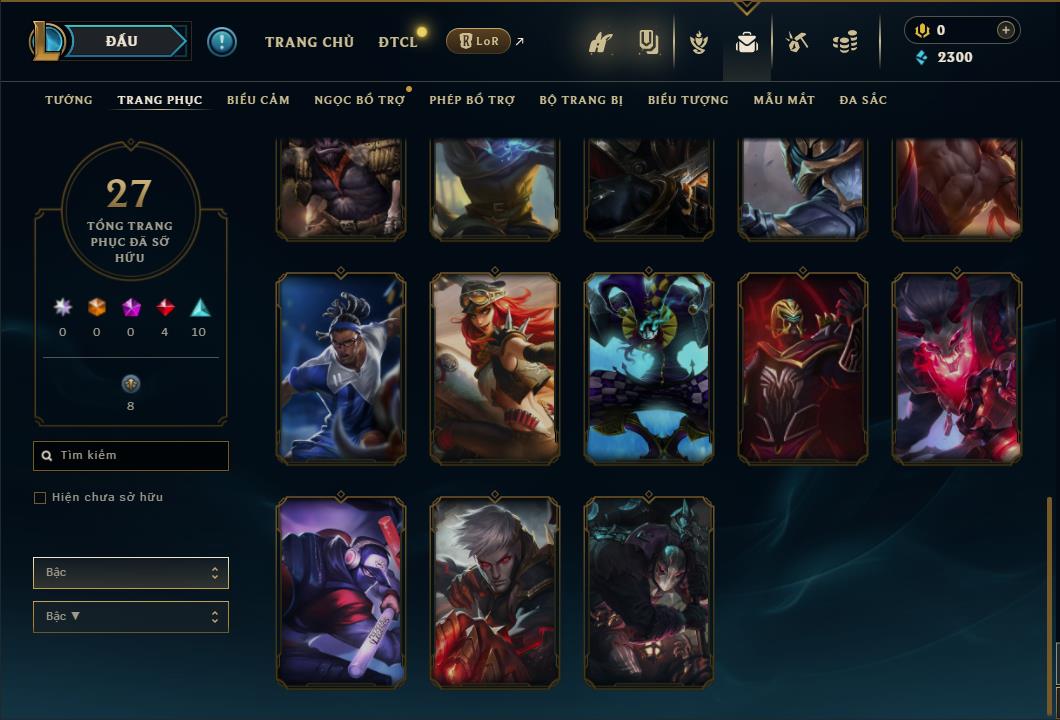Click the blue exclamation alert icon
Screen dimensions: 1060x720
tap(221, 41)
